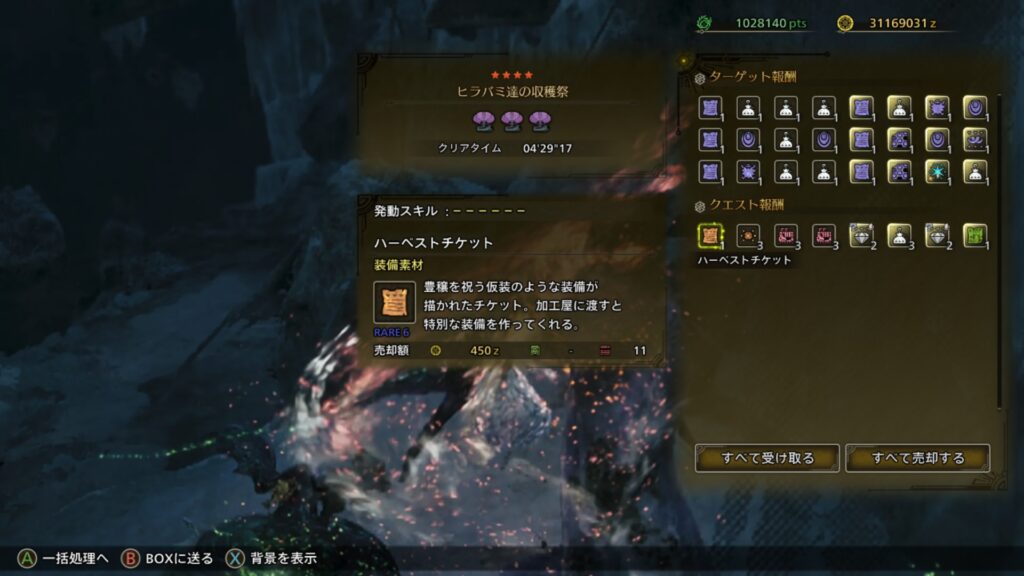Choose the teal sparkling gem target reward
Screen dimensions: 1024x576
point(936,171)
